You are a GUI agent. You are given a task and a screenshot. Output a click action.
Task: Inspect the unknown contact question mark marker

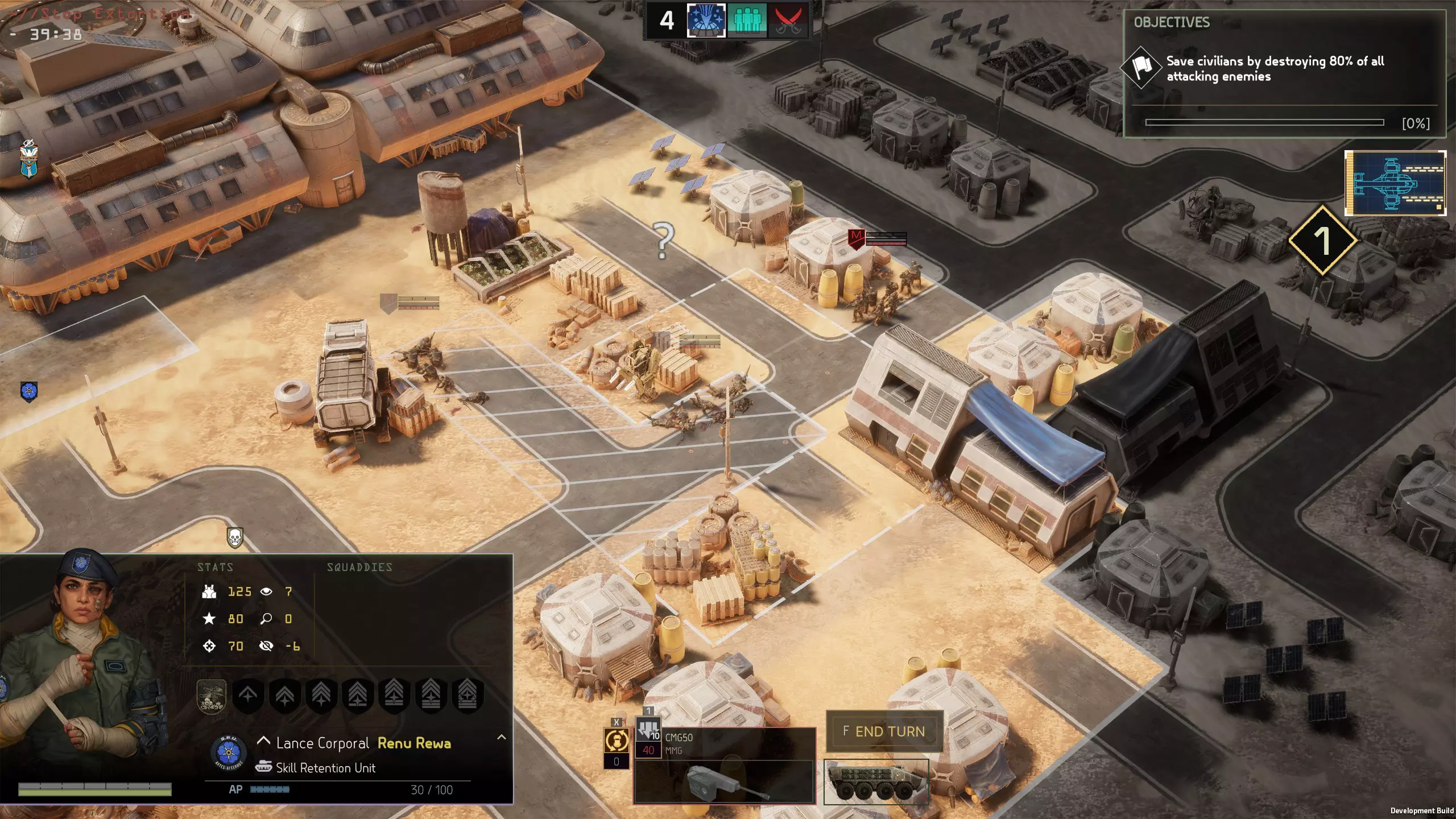pos(663,241)
